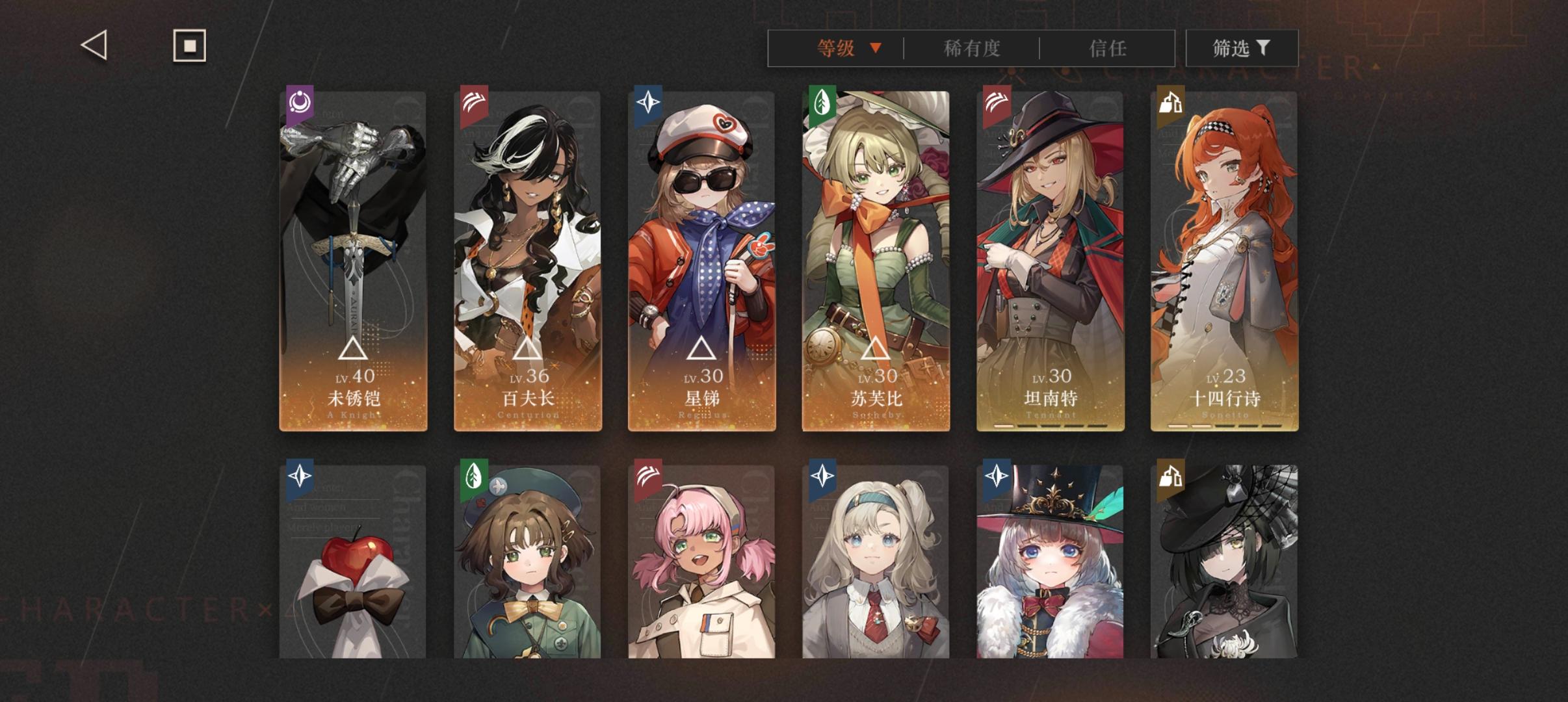Viewport: 1568px width, 702px height.
Task: Click the square stop icon near the back arrow
Action: click(189, 45)
